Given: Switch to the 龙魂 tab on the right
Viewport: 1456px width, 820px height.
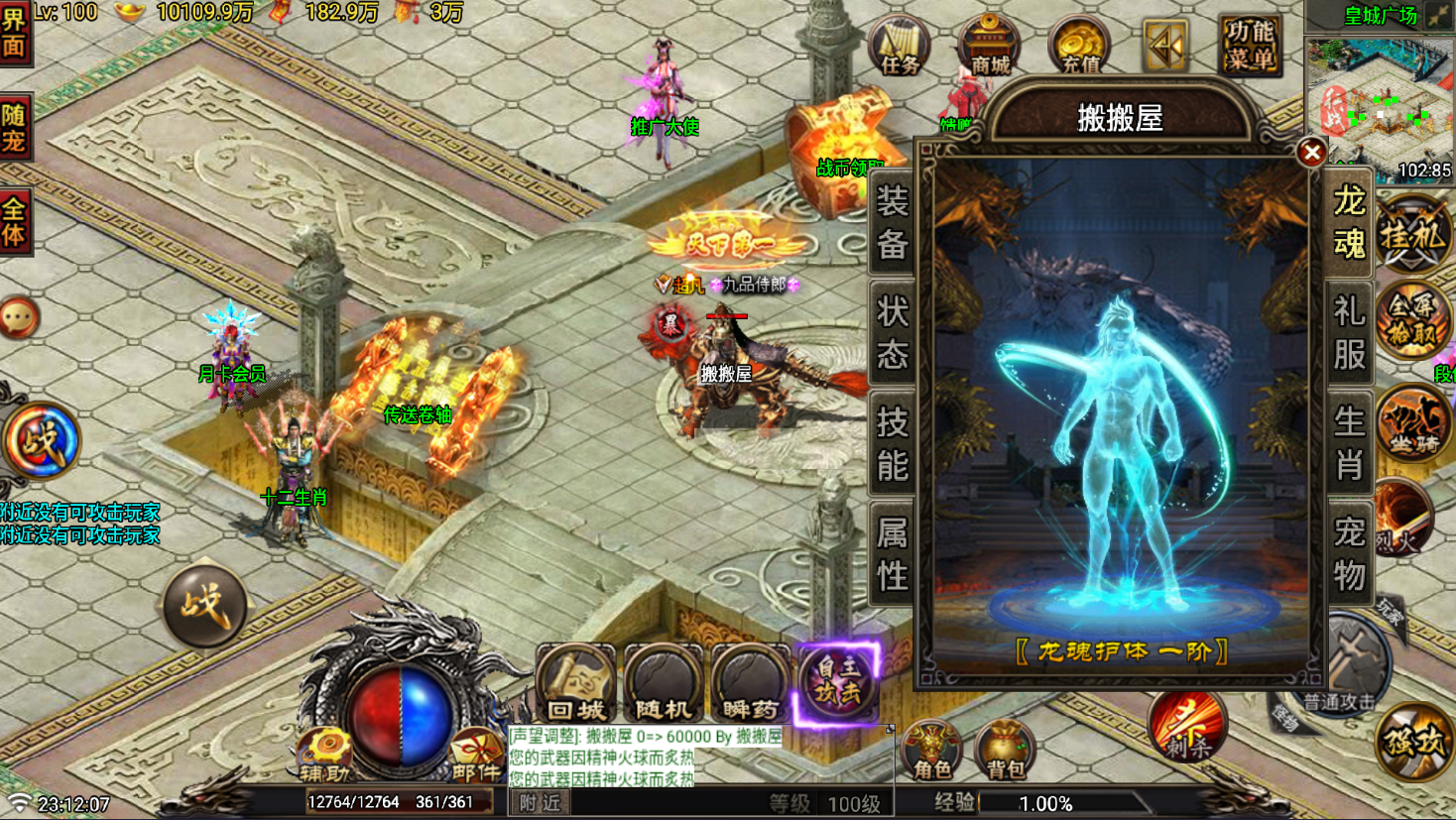Looking at the screenshot, I should 1349,230.
